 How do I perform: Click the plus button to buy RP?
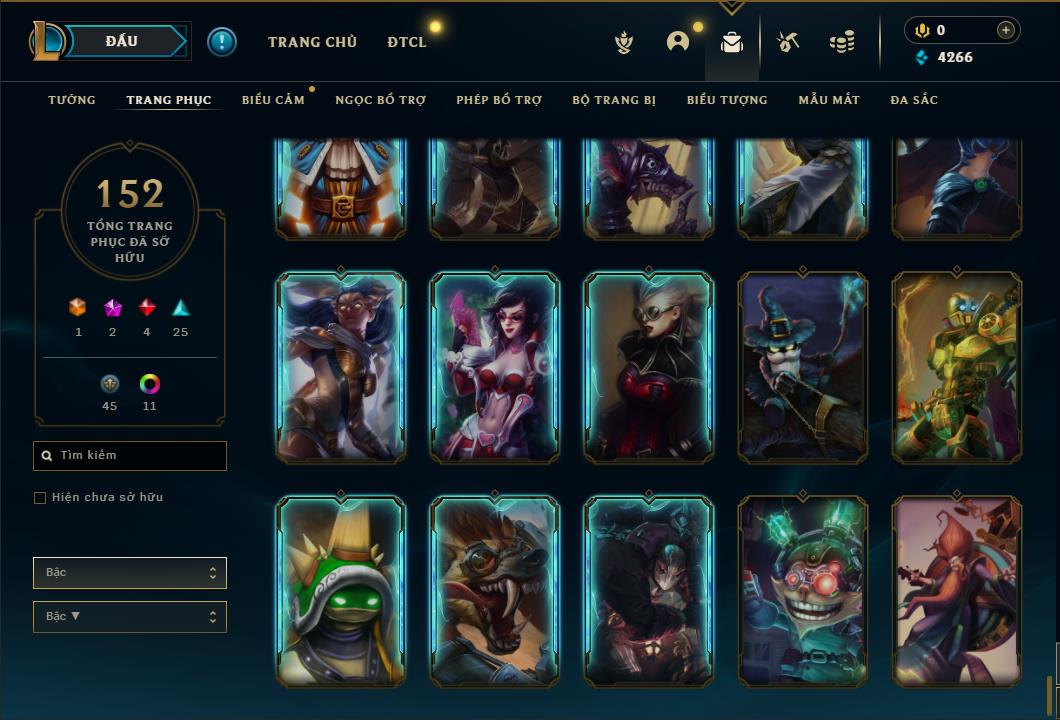point(1006,30)
